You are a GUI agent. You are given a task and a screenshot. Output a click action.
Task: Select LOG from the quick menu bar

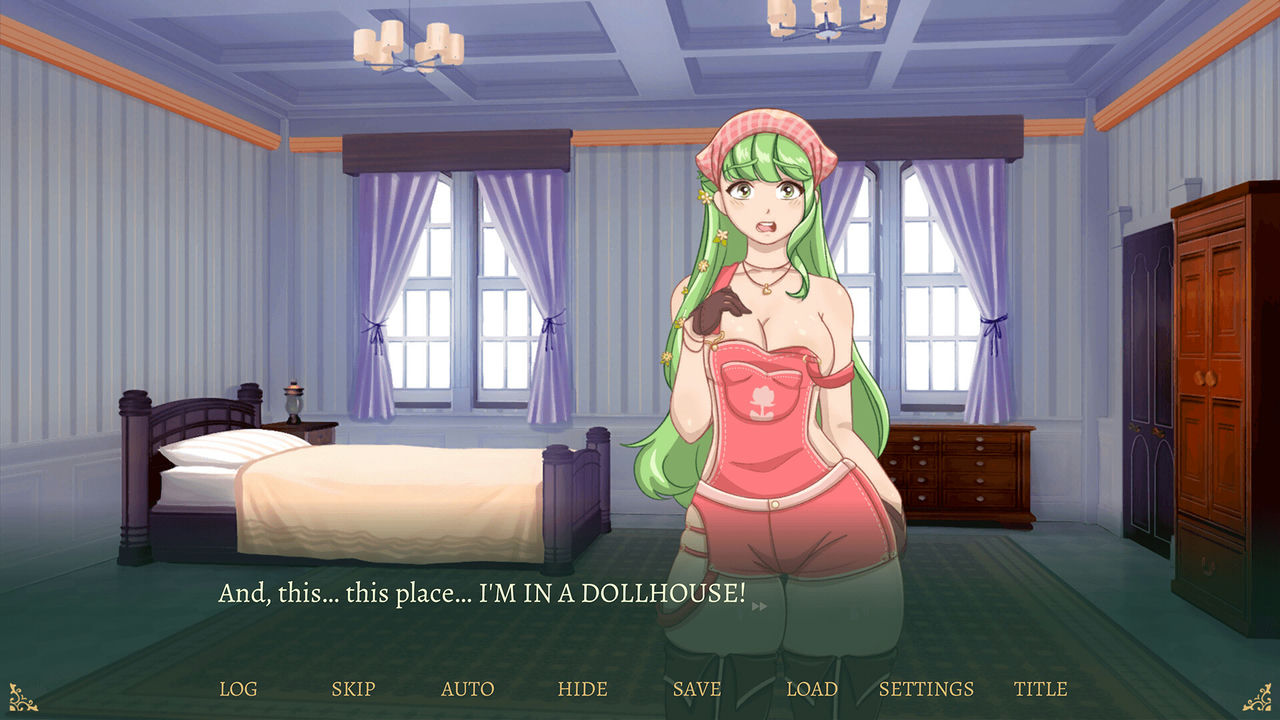pos(238,689)
